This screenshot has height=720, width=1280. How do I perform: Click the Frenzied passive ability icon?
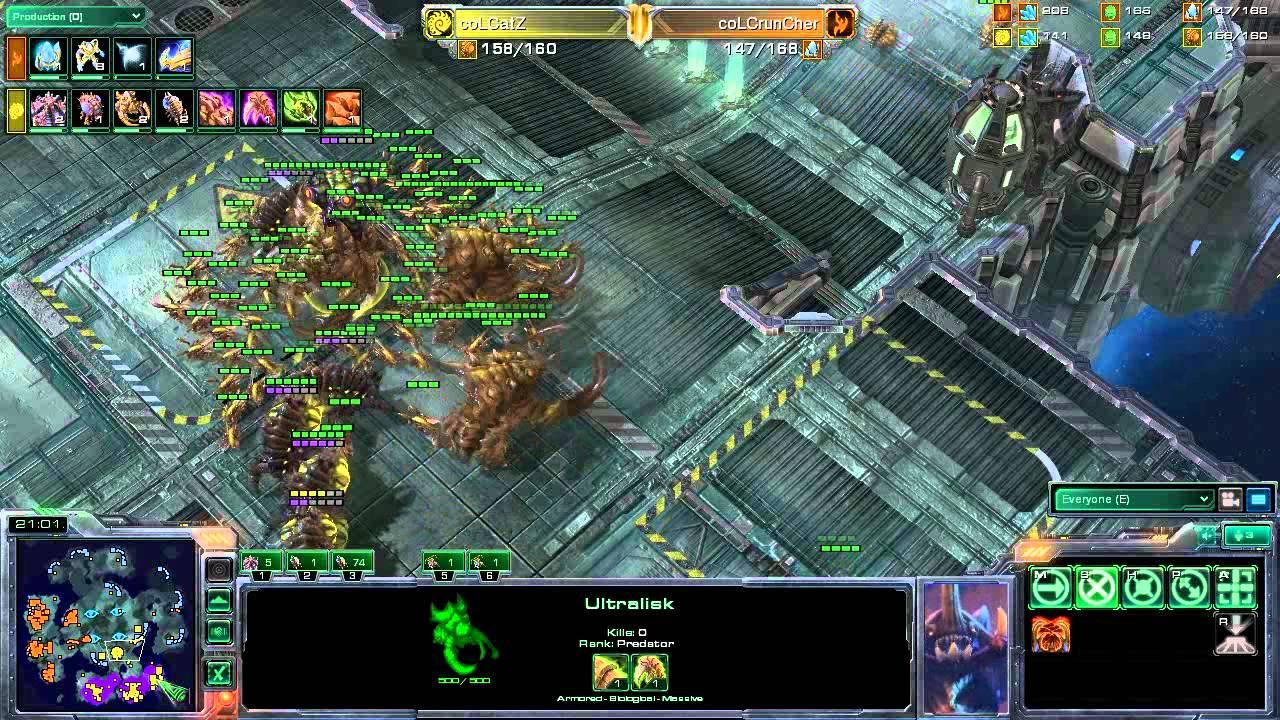(1050, 633)
